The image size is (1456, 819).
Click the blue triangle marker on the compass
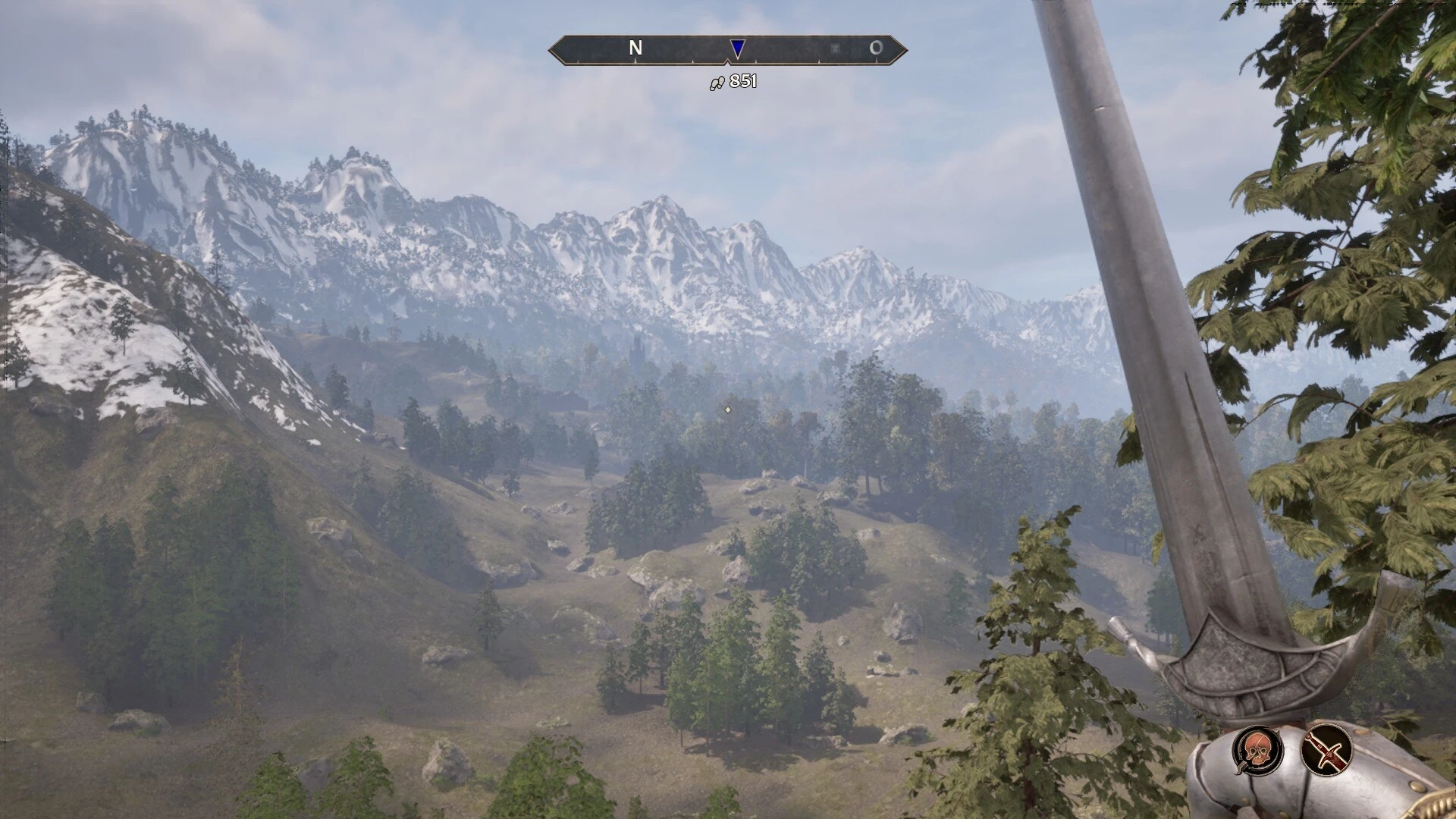(737, 49)
